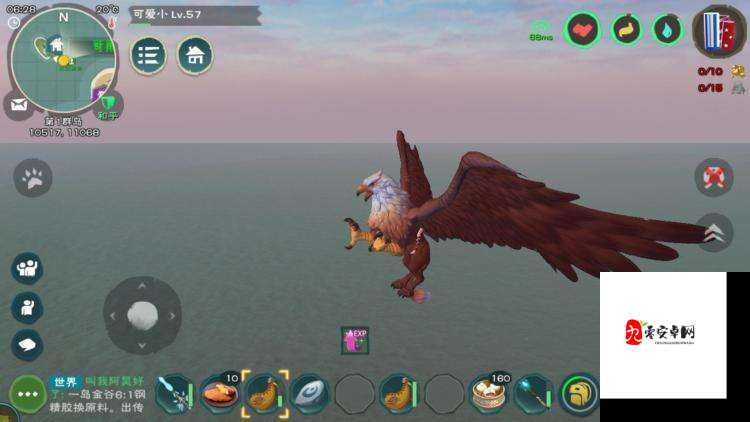Open the green three-dots chat button
The height and width of the screenshot is (422, 750).
click(27, 394)
